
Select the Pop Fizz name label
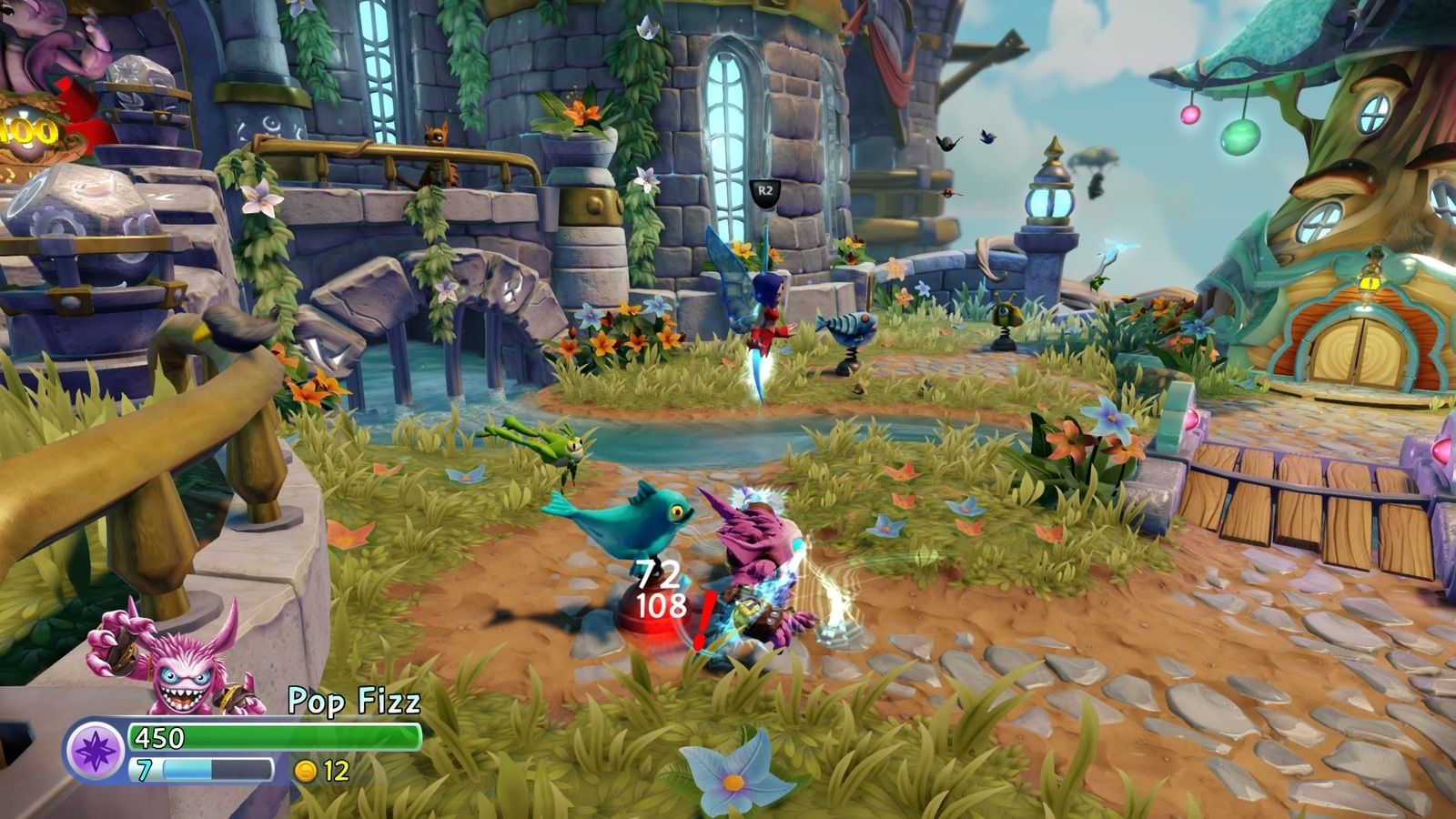click(355, 701)
